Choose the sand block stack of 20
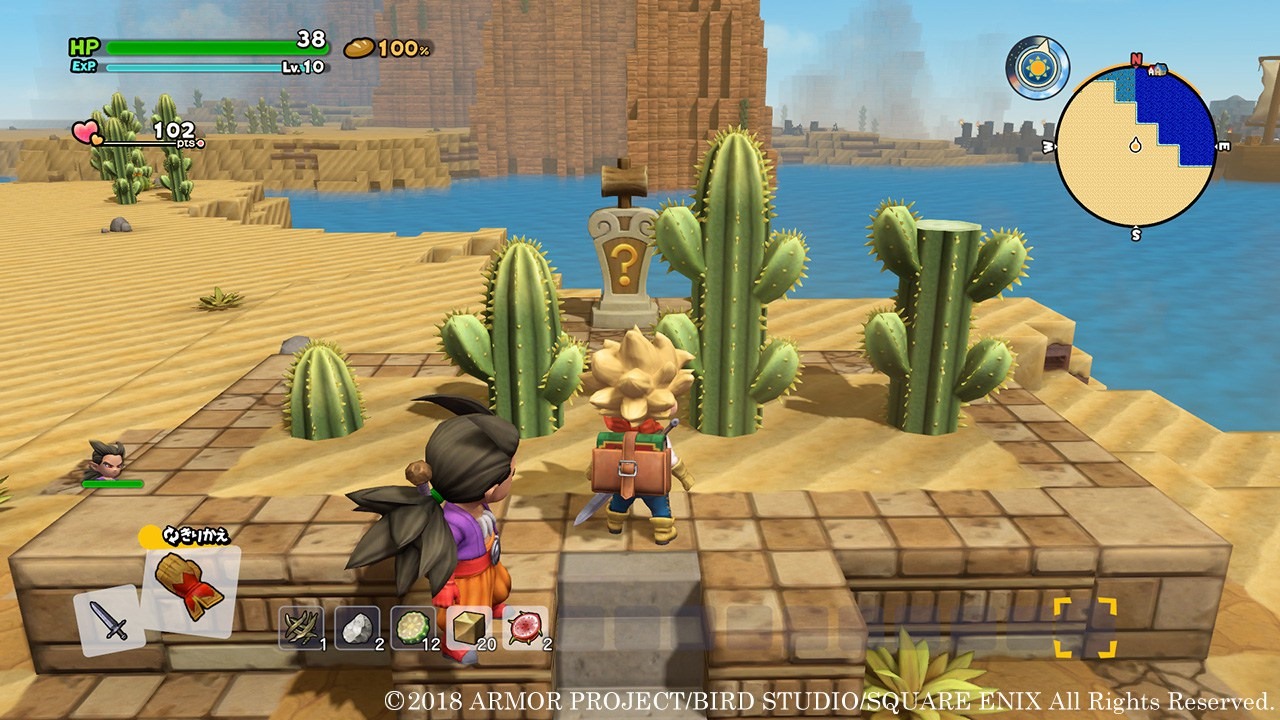Image resolution: width=1280 pixels, height=720 pixels. click(469, 627)
